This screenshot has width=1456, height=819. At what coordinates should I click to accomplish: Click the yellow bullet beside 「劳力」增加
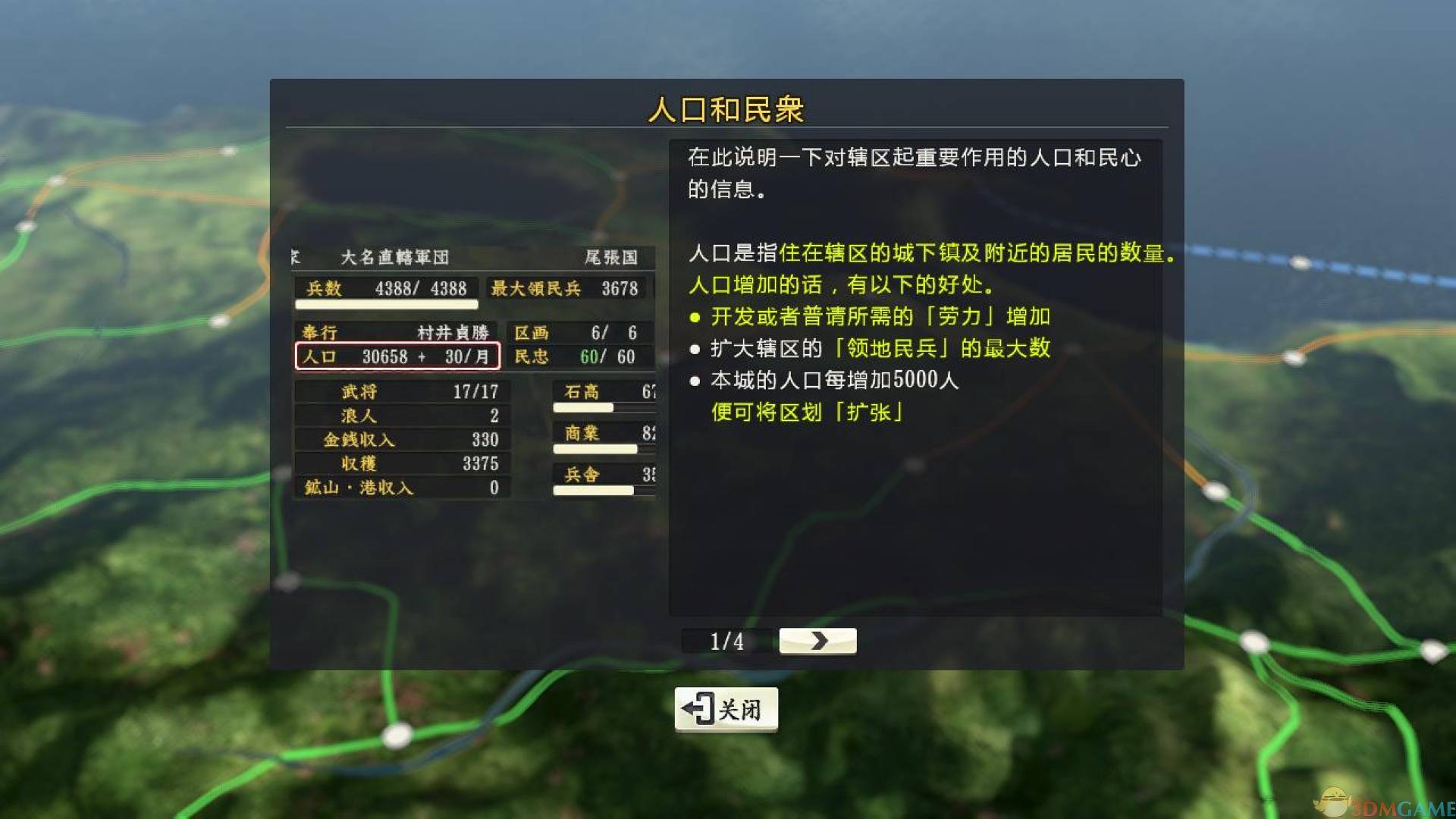tap(695, 318)
